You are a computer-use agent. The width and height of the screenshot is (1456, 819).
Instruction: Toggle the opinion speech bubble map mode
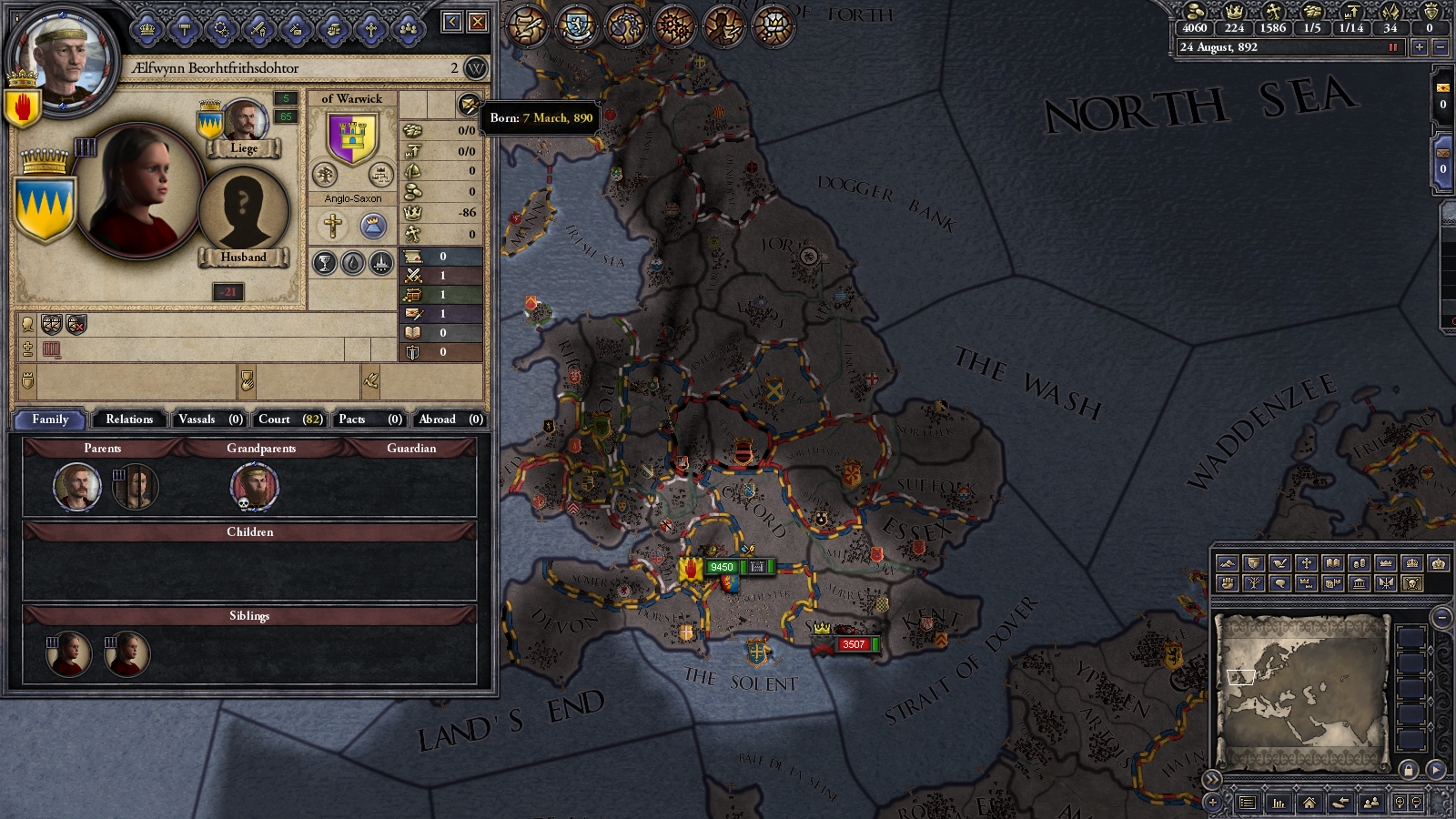[1279, 584]
